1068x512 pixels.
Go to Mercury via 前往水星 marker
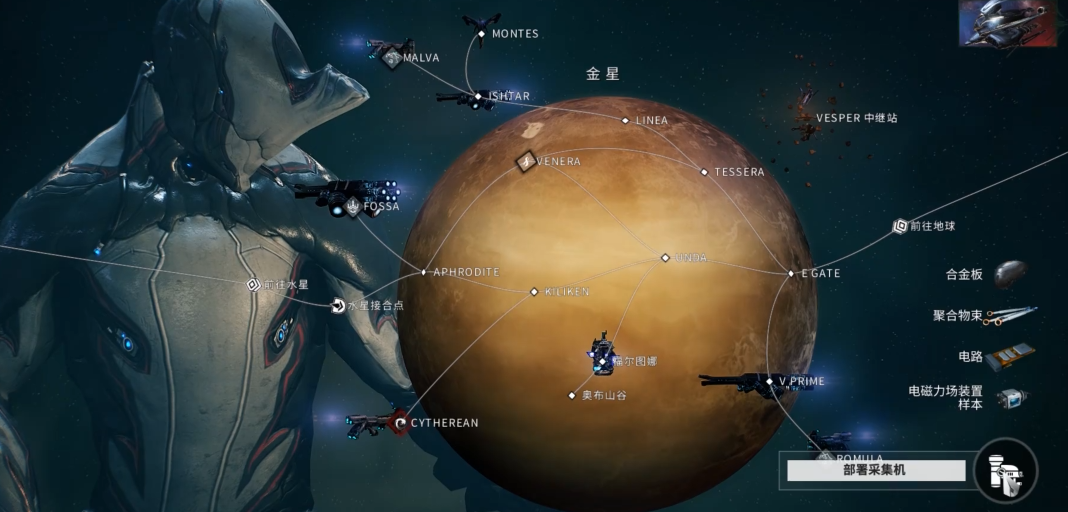[253, 285]
